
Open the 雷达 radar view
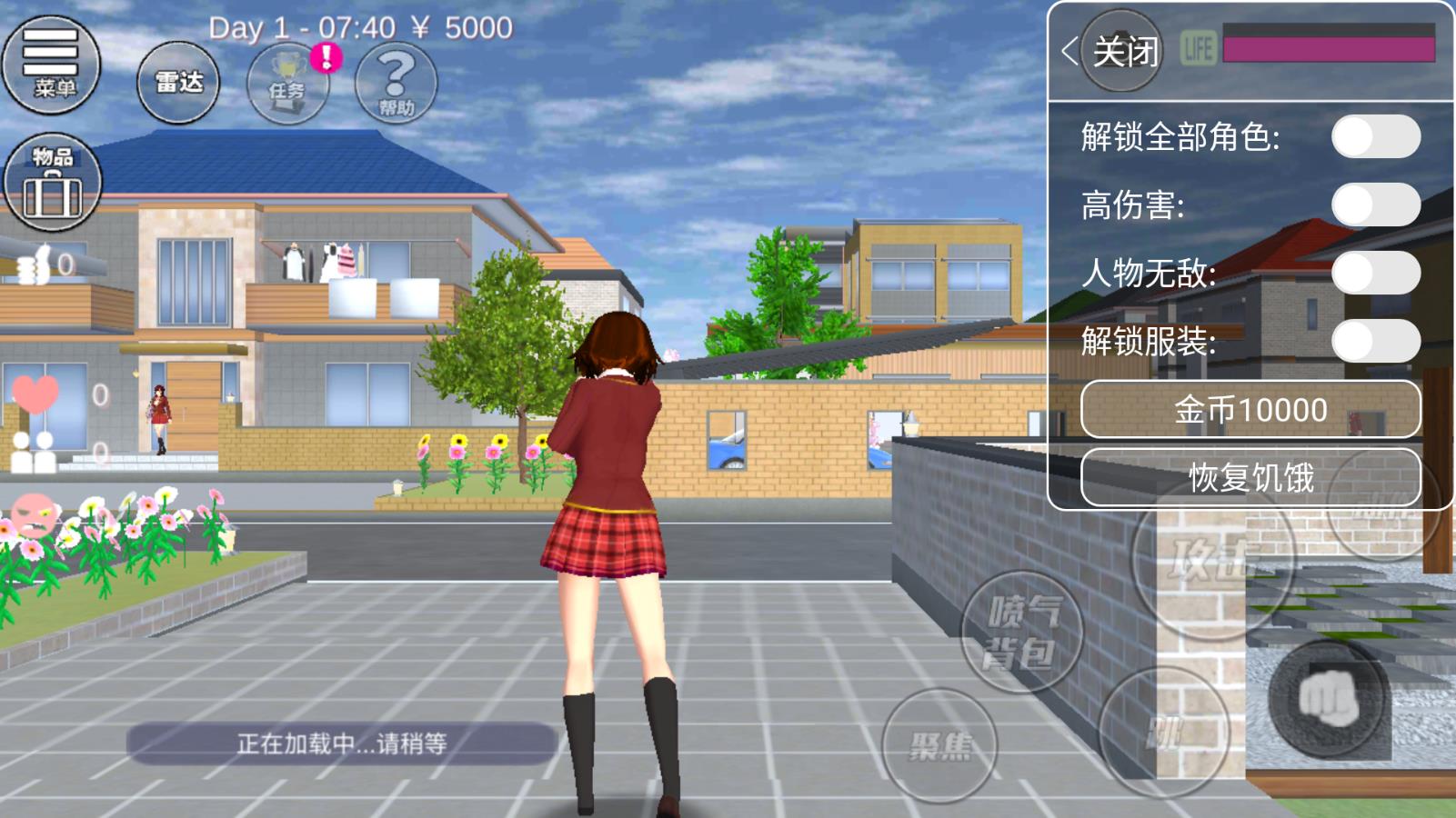click(x=179, y=83)
